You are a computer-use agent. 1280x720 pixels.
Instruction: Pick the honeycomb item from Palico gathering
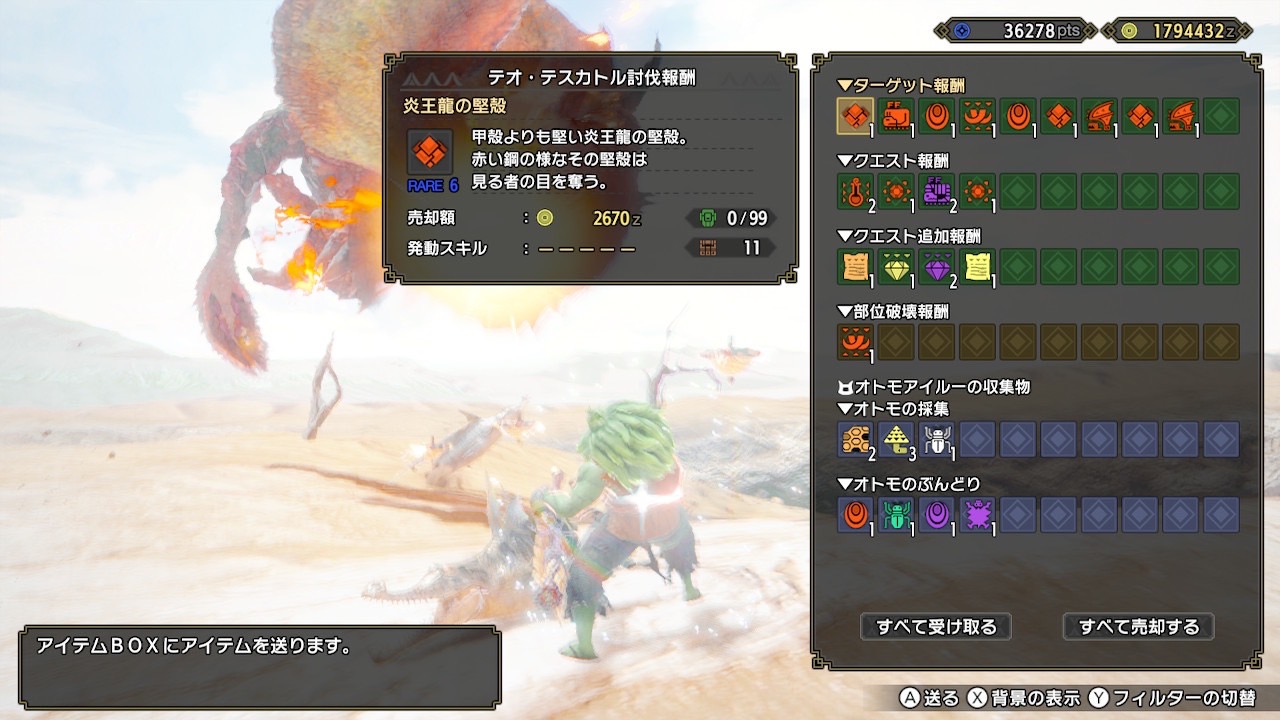pos(855,439)
